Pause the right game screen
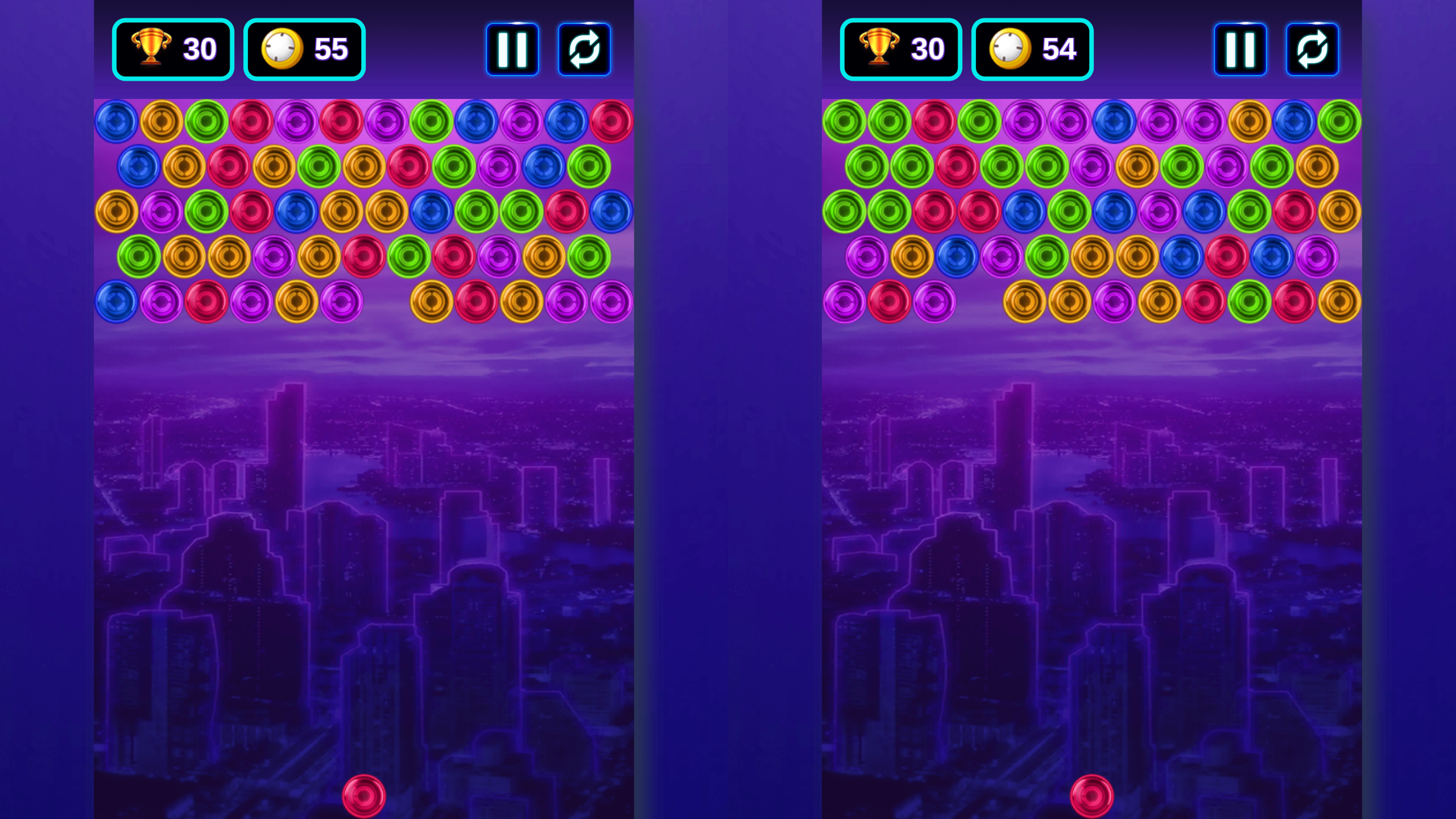This screenshot has width=1456, height=819. click(x=1240, y=48)
